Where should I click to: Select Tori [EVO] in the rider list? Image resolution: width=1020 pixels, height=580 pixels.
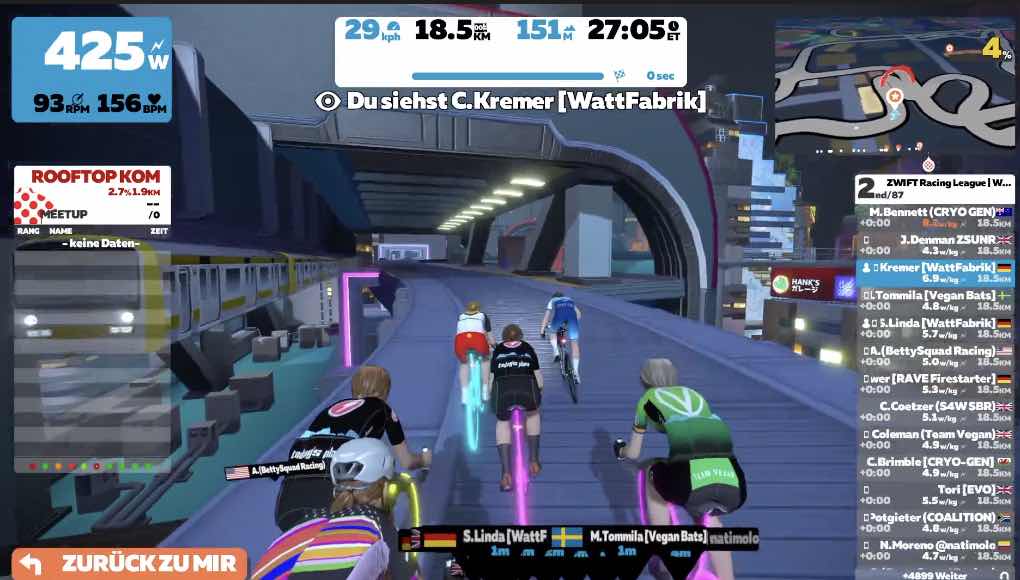point(936,495)
